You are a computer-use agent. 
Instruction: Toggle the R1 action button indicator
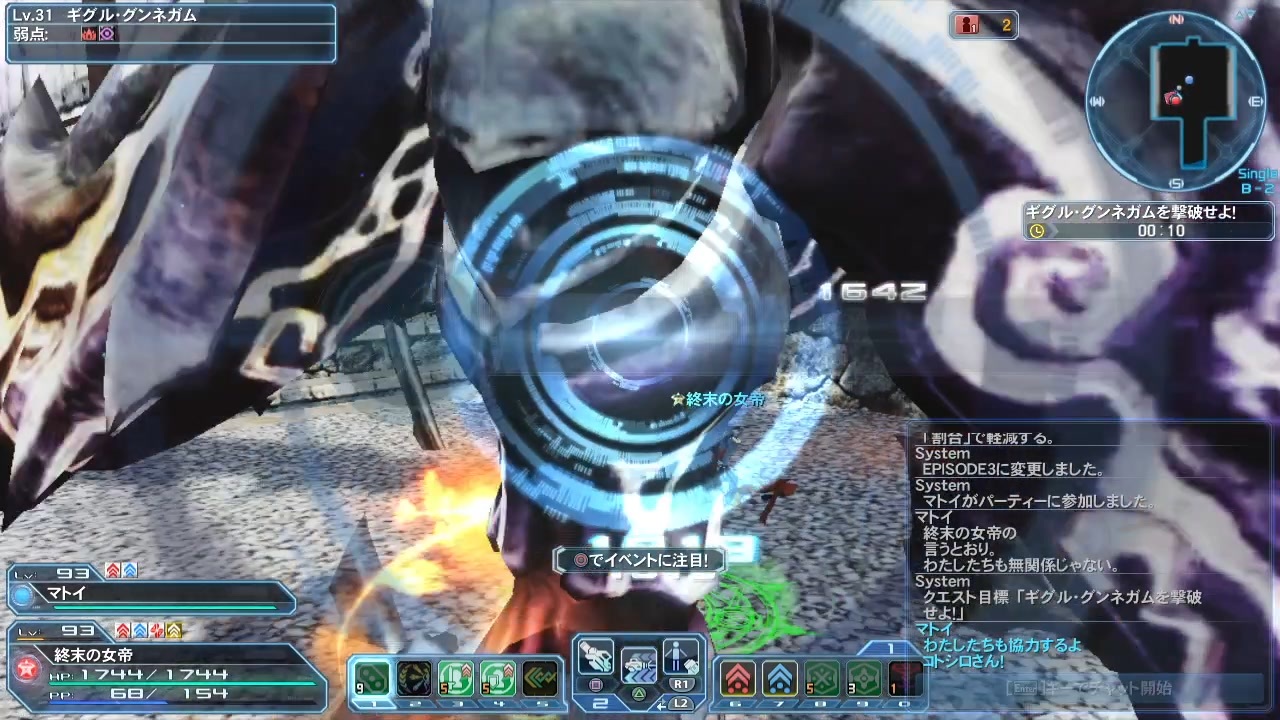682,684
